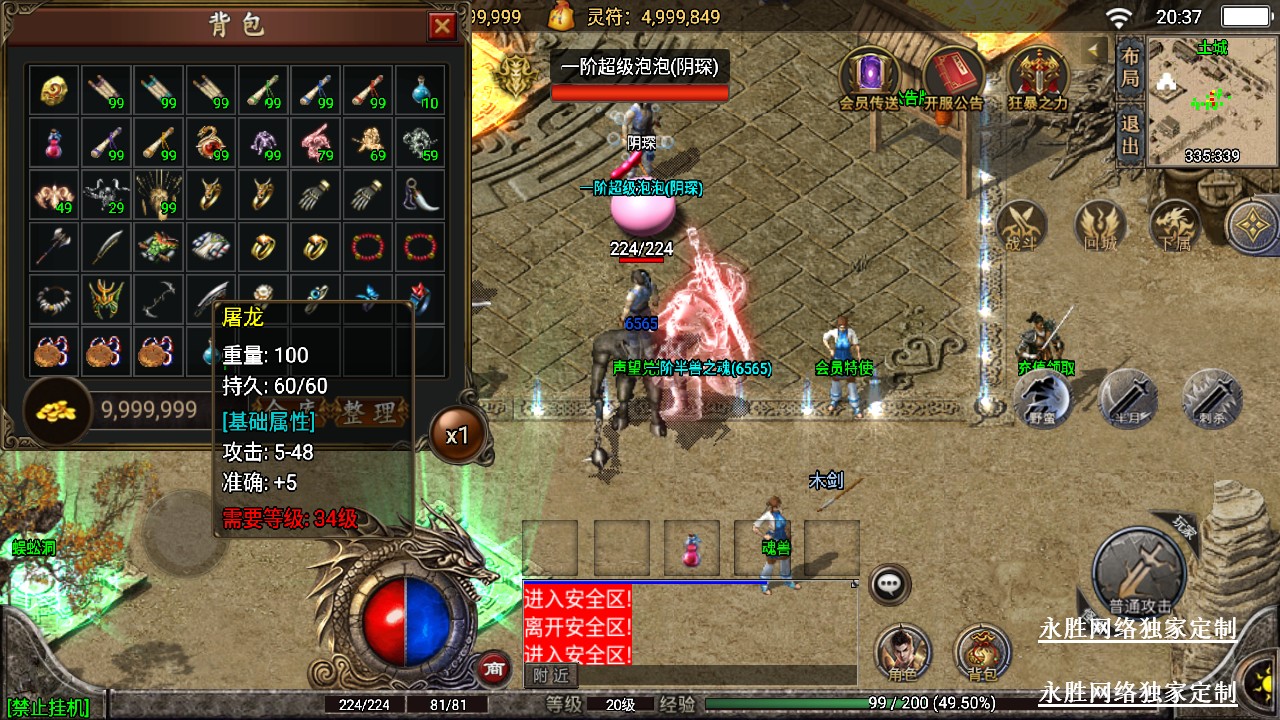The image size is (1280, 720).
Task: Open the 开服公告 server announcement book
Action: 953,77
